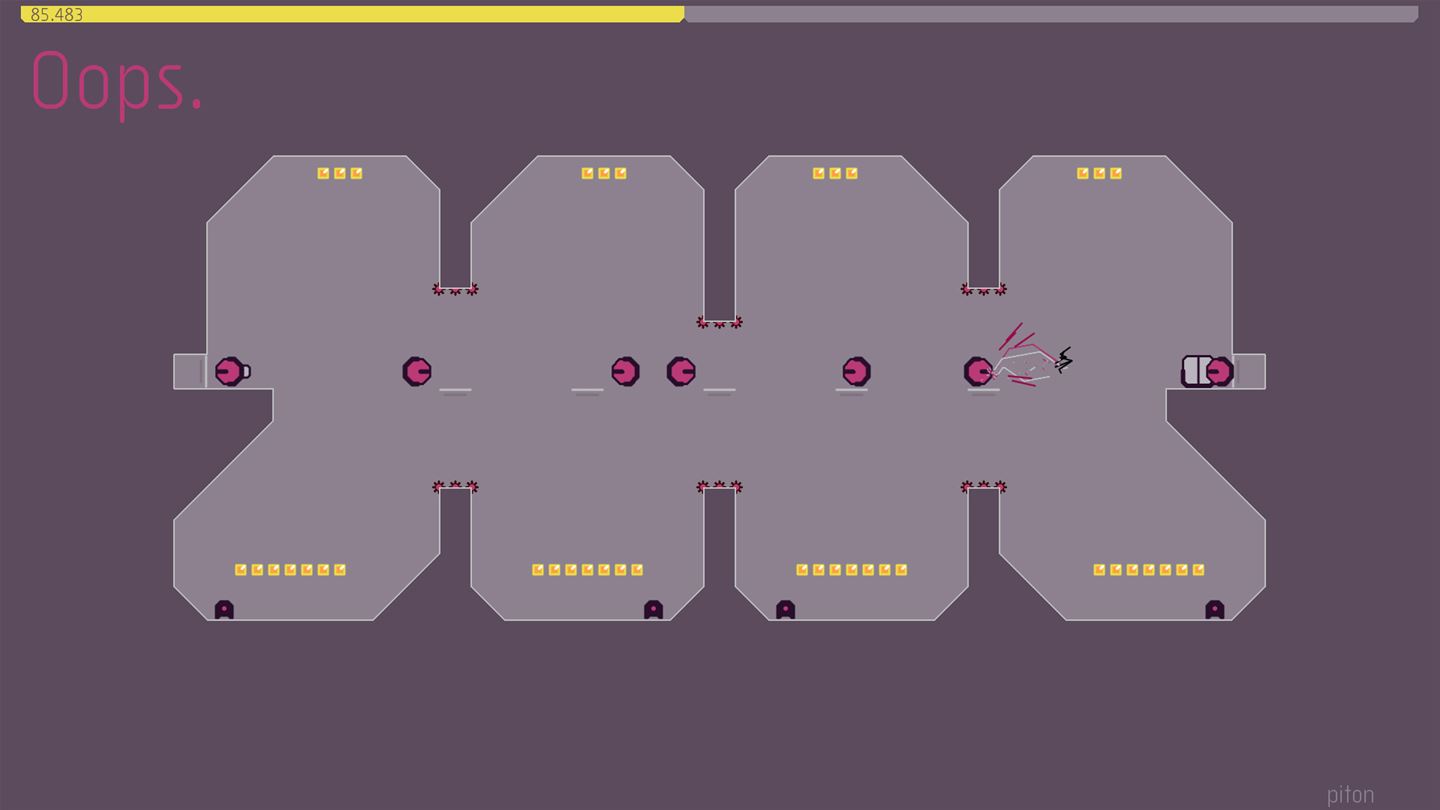
Task: Click the launch pad under the third lower chamber
Action: (x=784, y=609)
